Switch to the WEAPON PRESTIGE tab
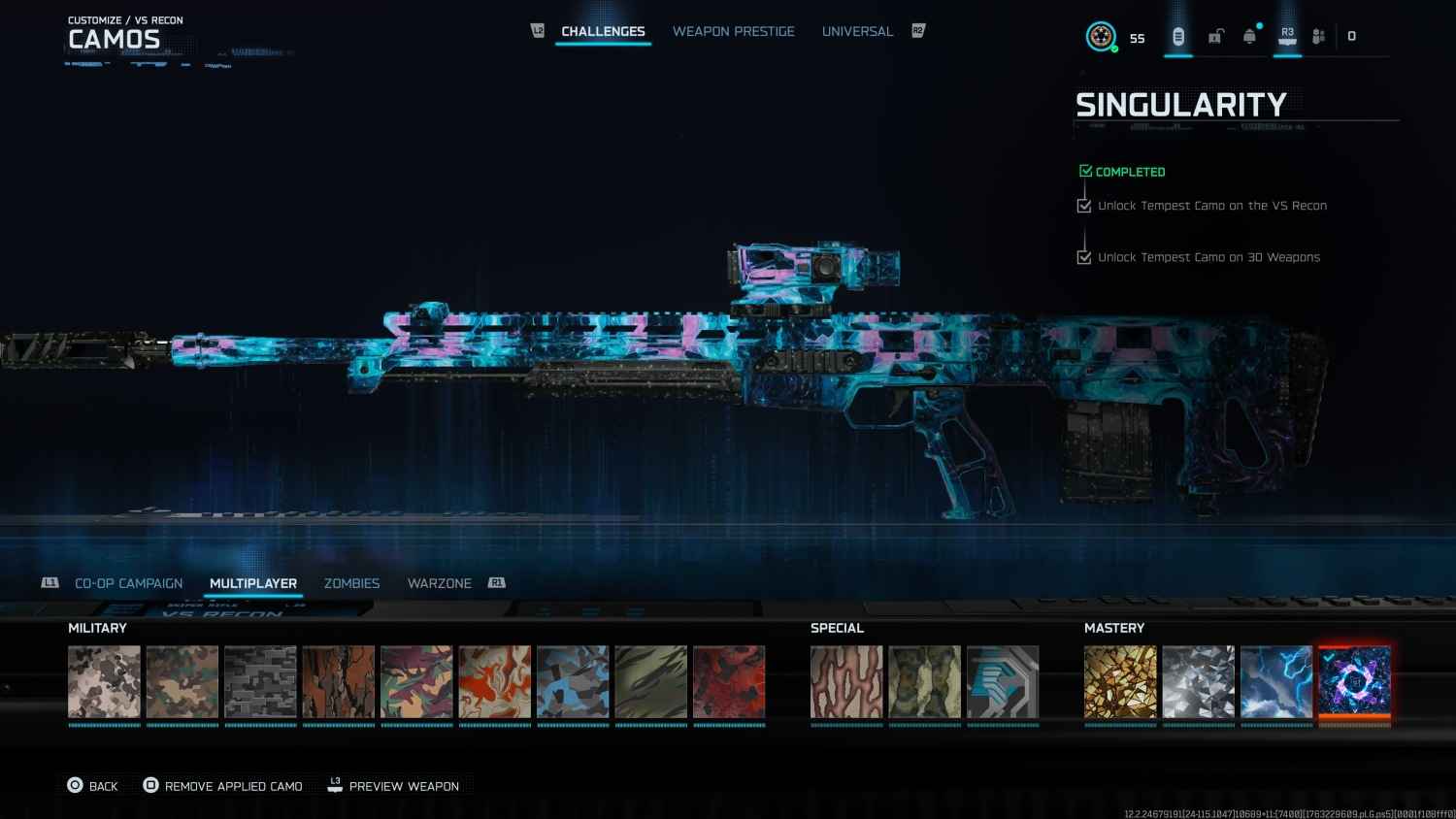Viewport: 1456px width, 819px height. [x=734, y=31]
